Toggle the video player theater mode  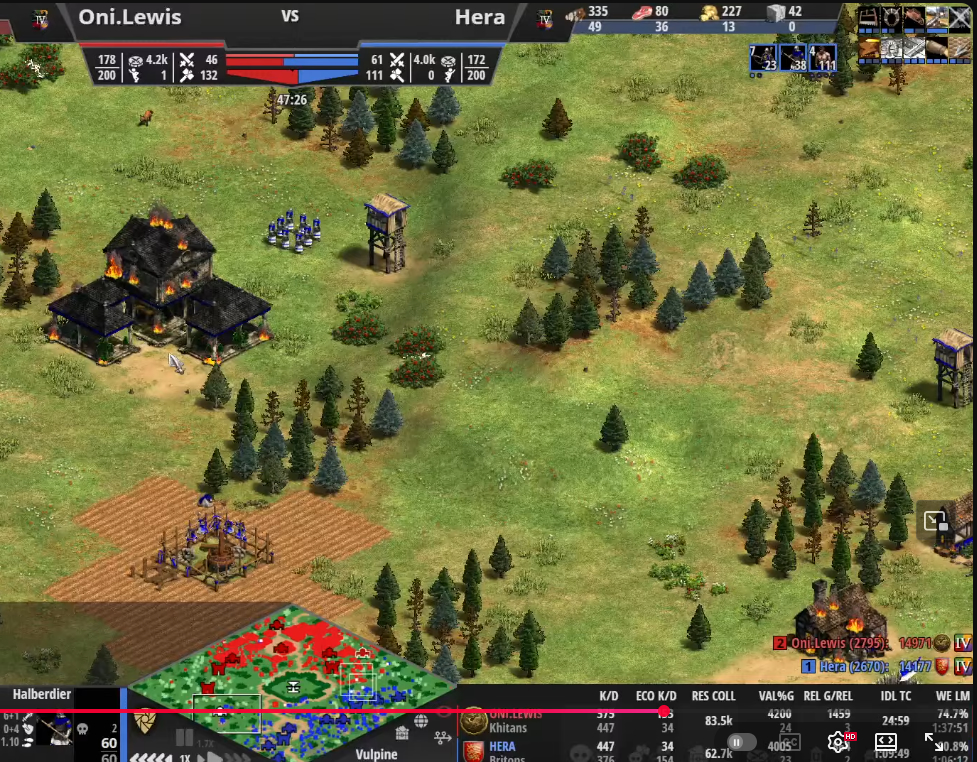(x=885, y=742)
